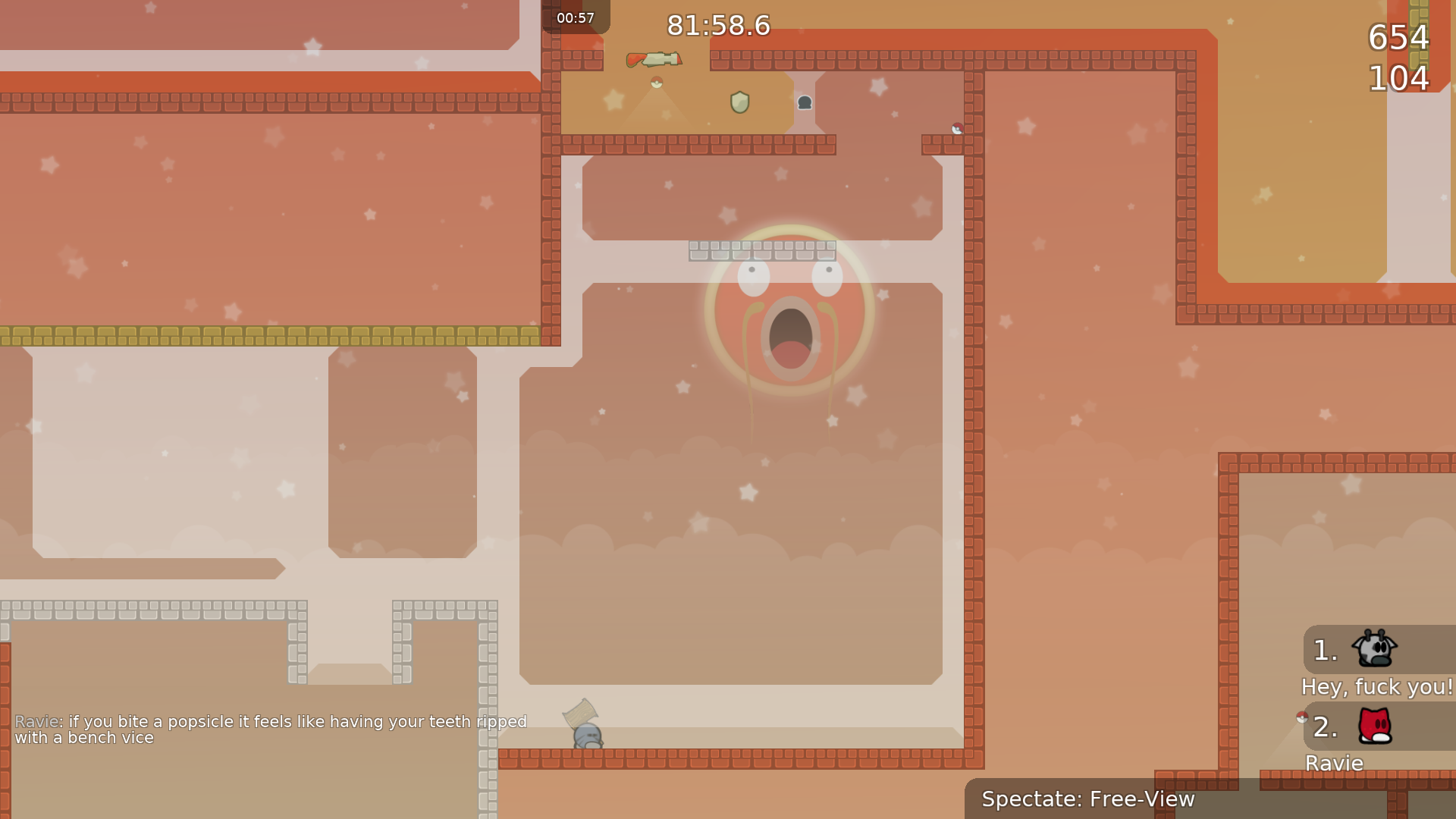Click rank 2 on the leaderboard
The height and width of the screenshot is (819, 1456).
(x=1323, y=729)
